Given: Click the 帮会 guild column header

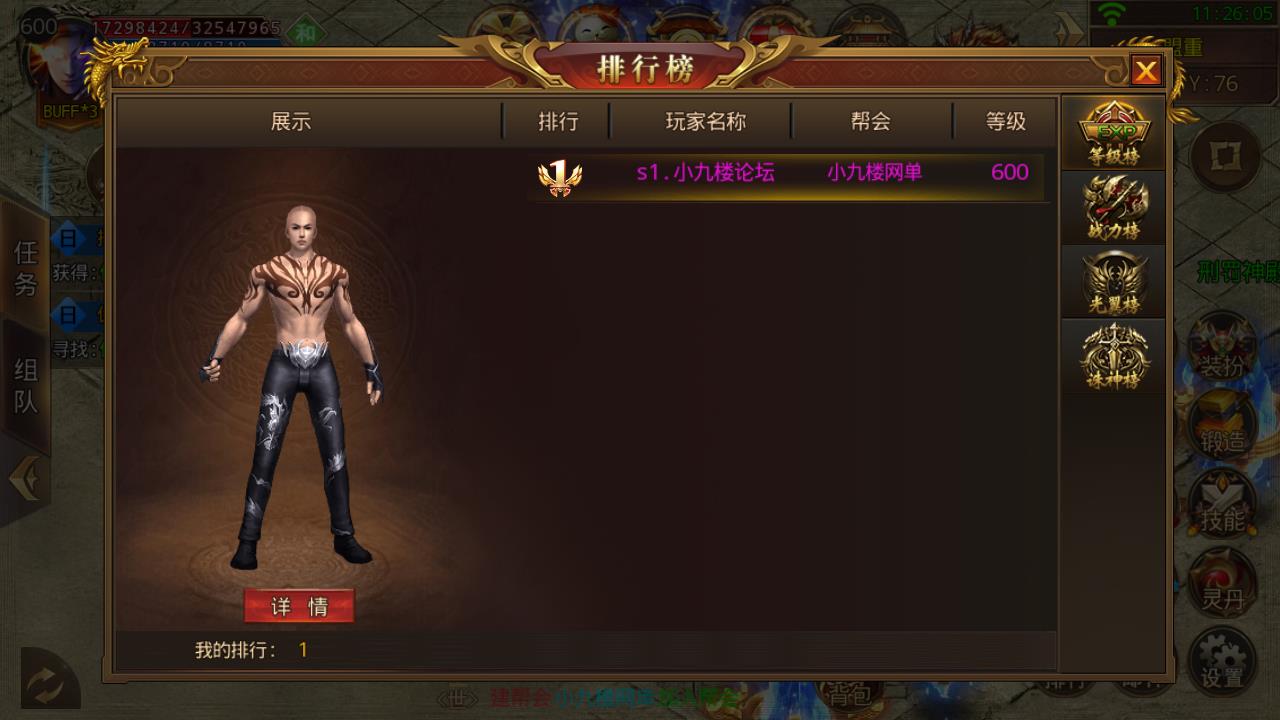Looking at the screenshot, I should point(870,122).
